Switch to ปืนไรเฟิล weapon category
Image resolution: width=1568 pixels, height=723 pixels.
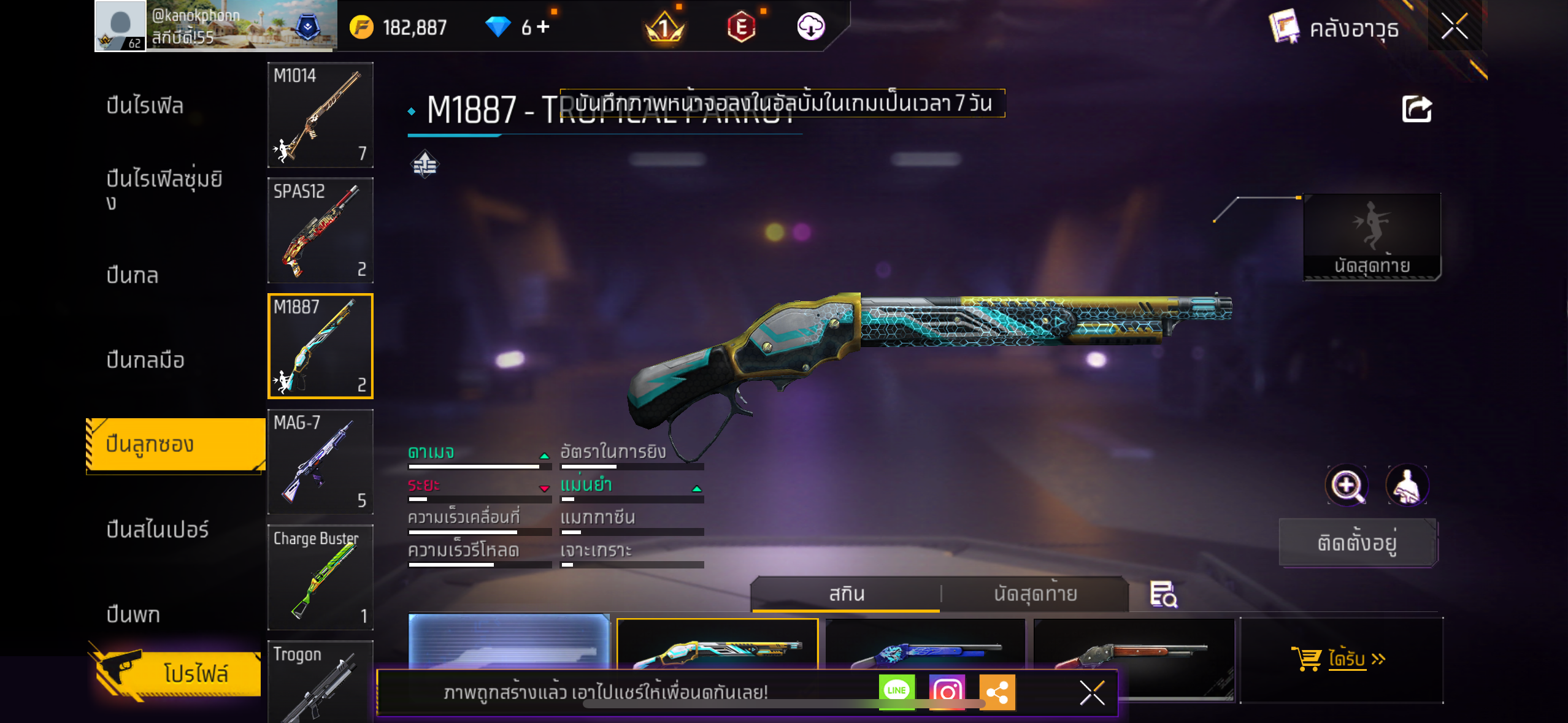(x=145, y=105)
